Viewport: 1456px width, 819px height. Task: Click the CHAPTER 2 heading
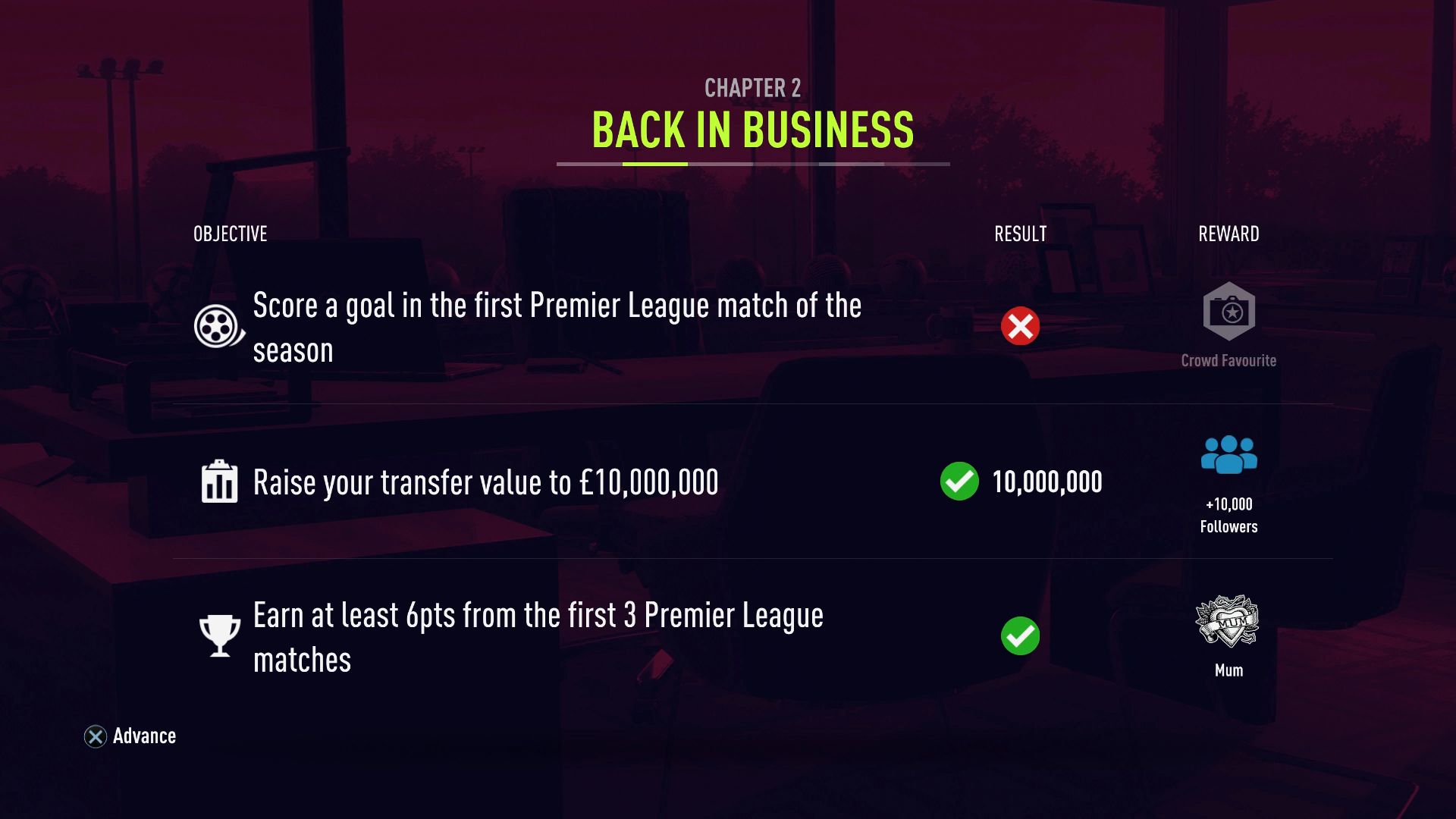[x=752, y=88]
